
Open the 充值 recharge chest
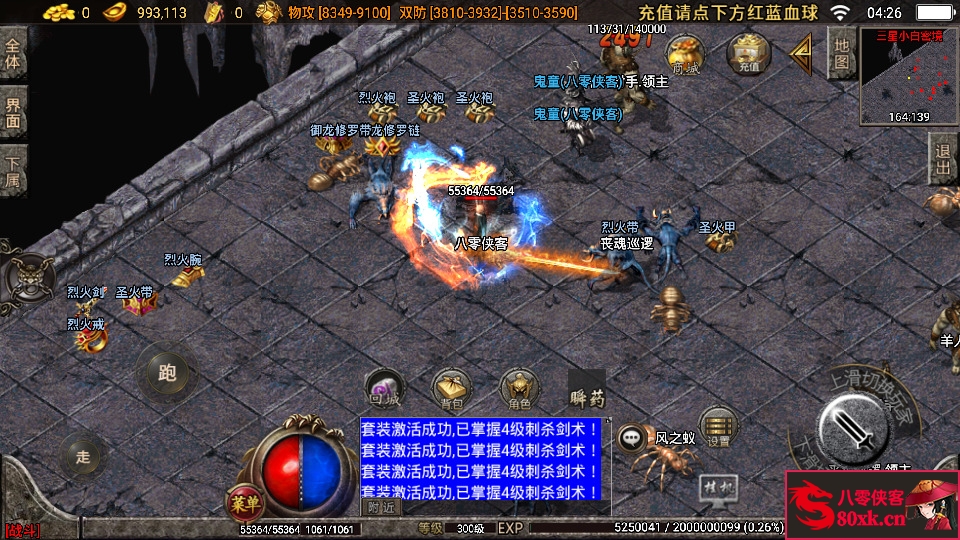[x=747, y=53]
